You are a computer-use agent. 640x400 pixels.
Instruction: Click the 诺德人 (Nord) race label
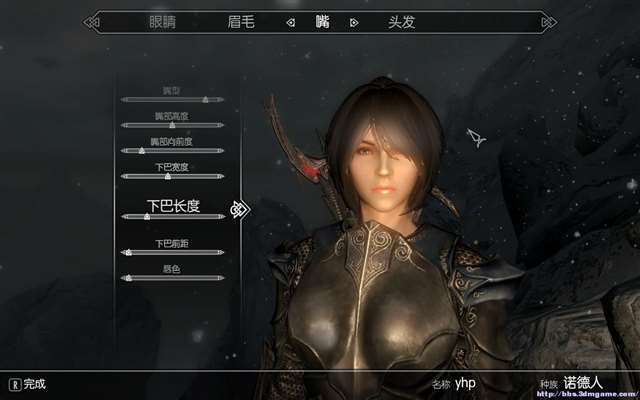coord(585,383)
